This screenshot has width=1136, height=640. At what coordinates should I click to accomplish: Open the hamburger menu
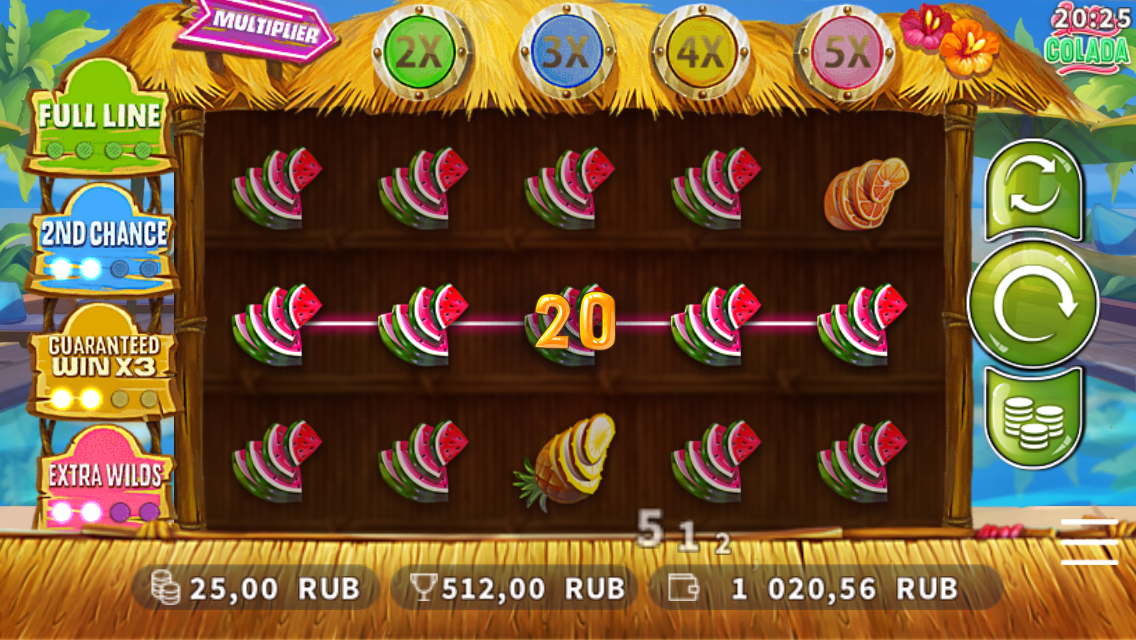1089,541
